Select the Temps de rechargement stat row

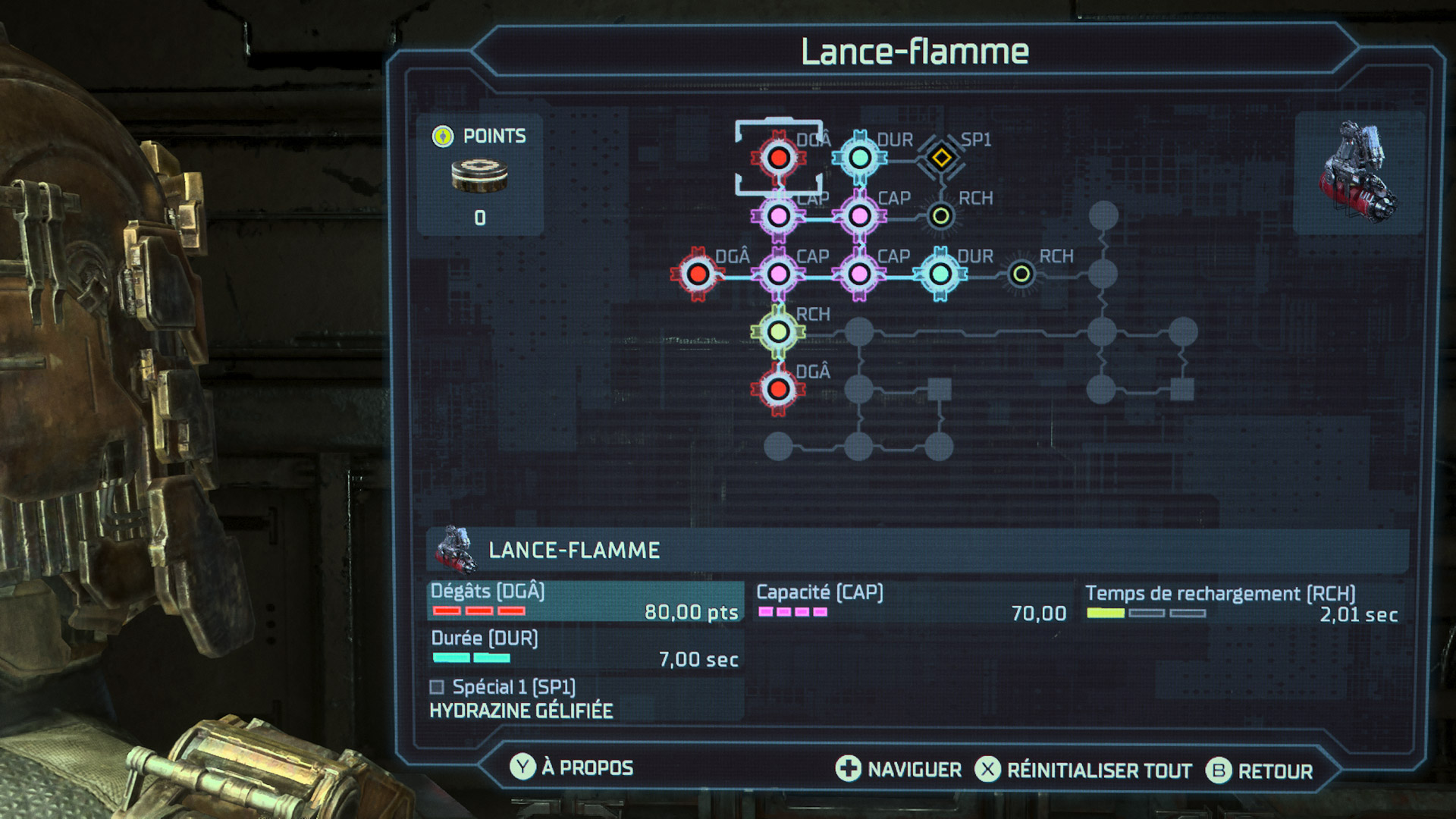tap(1241, 604)
